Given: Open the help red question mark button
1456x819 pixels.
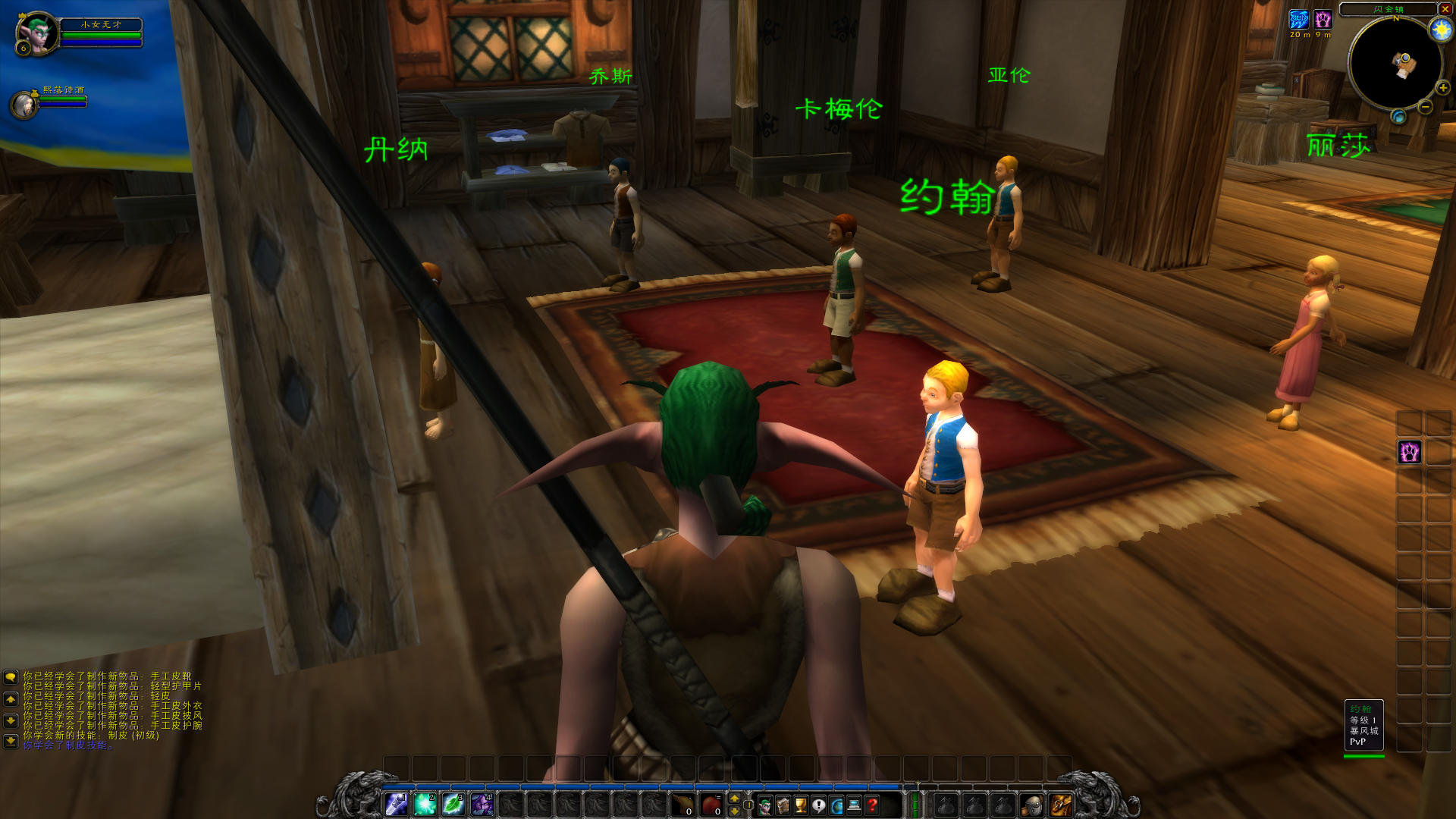Looking at the screenshot, I should (x=872, y=805).
